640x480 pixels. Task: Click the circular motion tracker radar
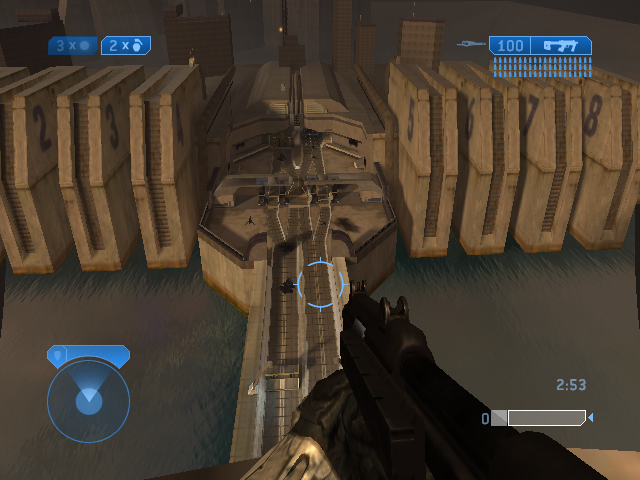coord(88,400)
